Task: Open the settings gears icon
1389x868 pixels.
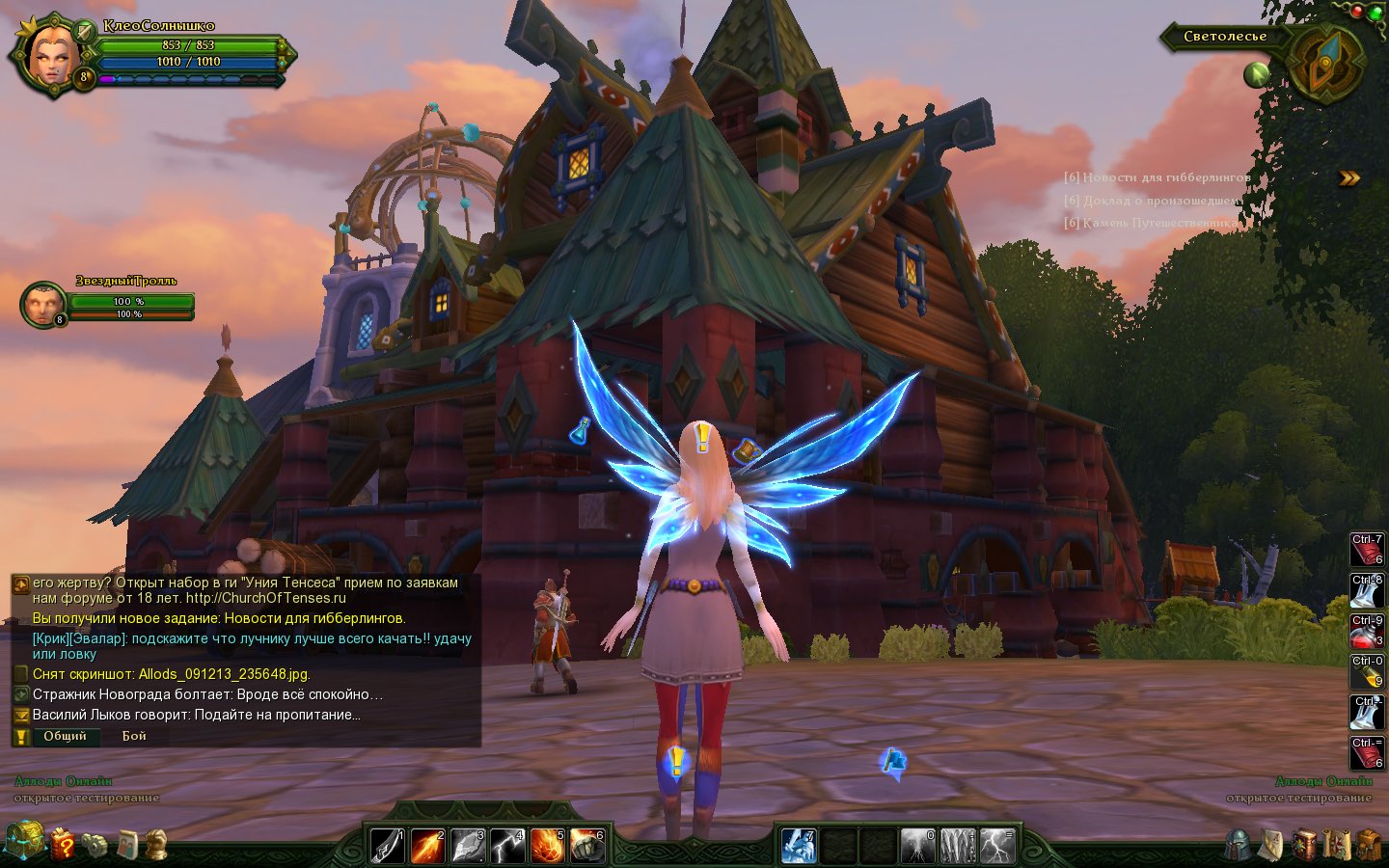Action: pyautogui.click(x=95, y=845)
